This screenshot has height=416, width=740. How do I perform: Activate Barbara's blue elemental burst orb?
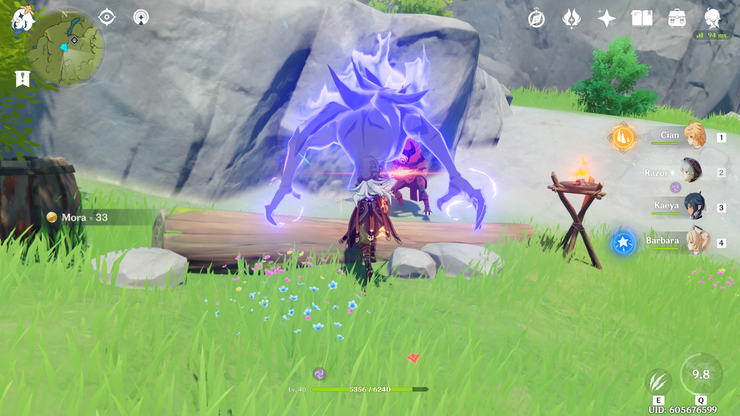click(x=622, y=243)
